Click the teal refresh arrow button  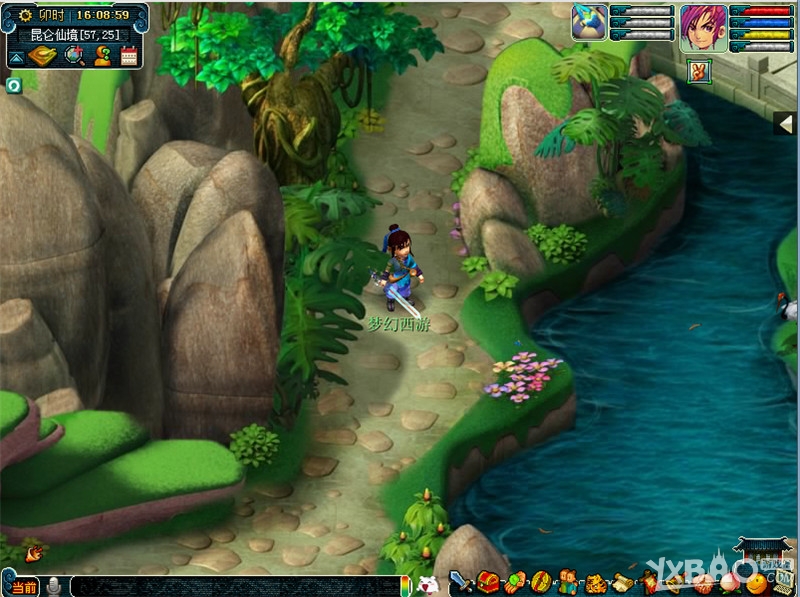point(14,85)
